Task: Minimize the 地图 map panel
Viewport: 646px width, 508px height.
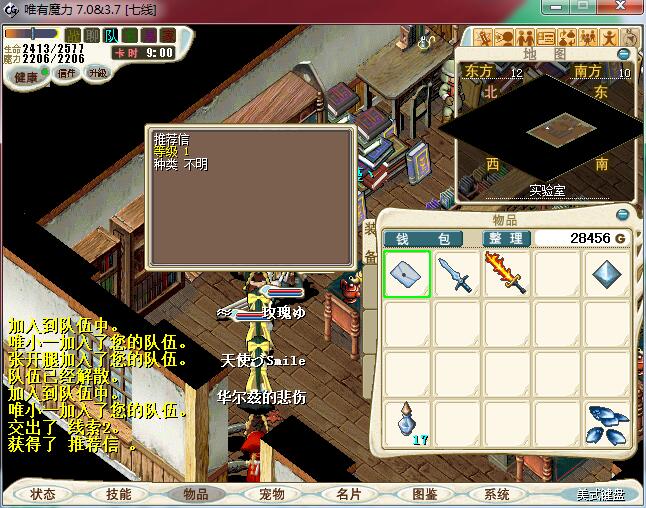Action: click(x=625, y=54)
